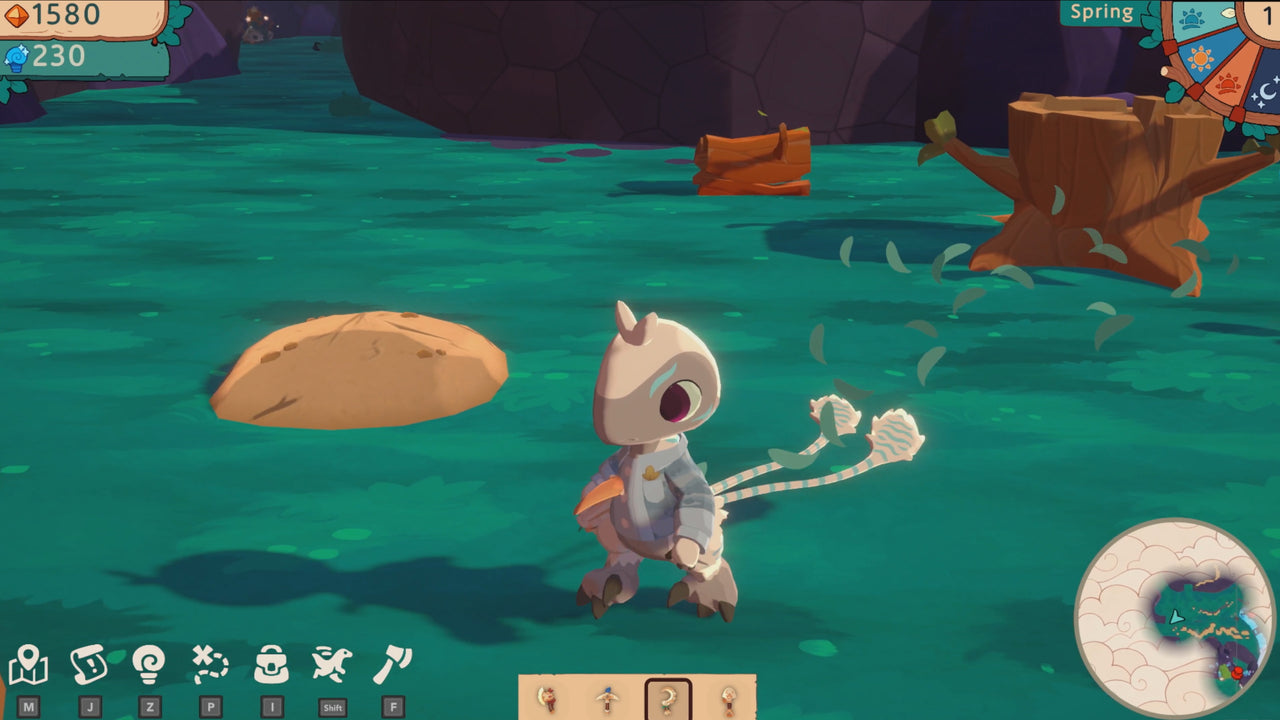Click the midday sun weather segment
The width and height of the screenshot is (1280, 720).
[x=1200, y=58]
